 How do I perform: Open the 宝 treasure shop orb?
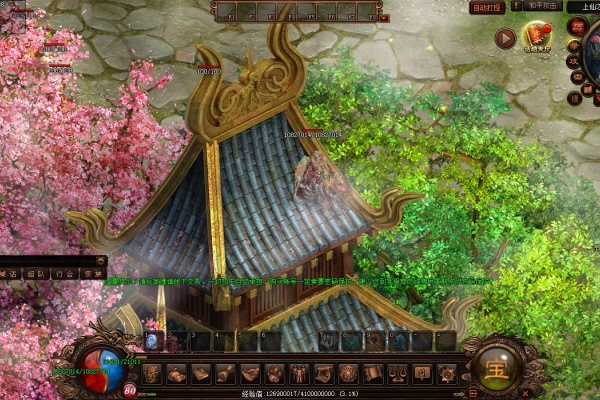(x=495, y=366)
